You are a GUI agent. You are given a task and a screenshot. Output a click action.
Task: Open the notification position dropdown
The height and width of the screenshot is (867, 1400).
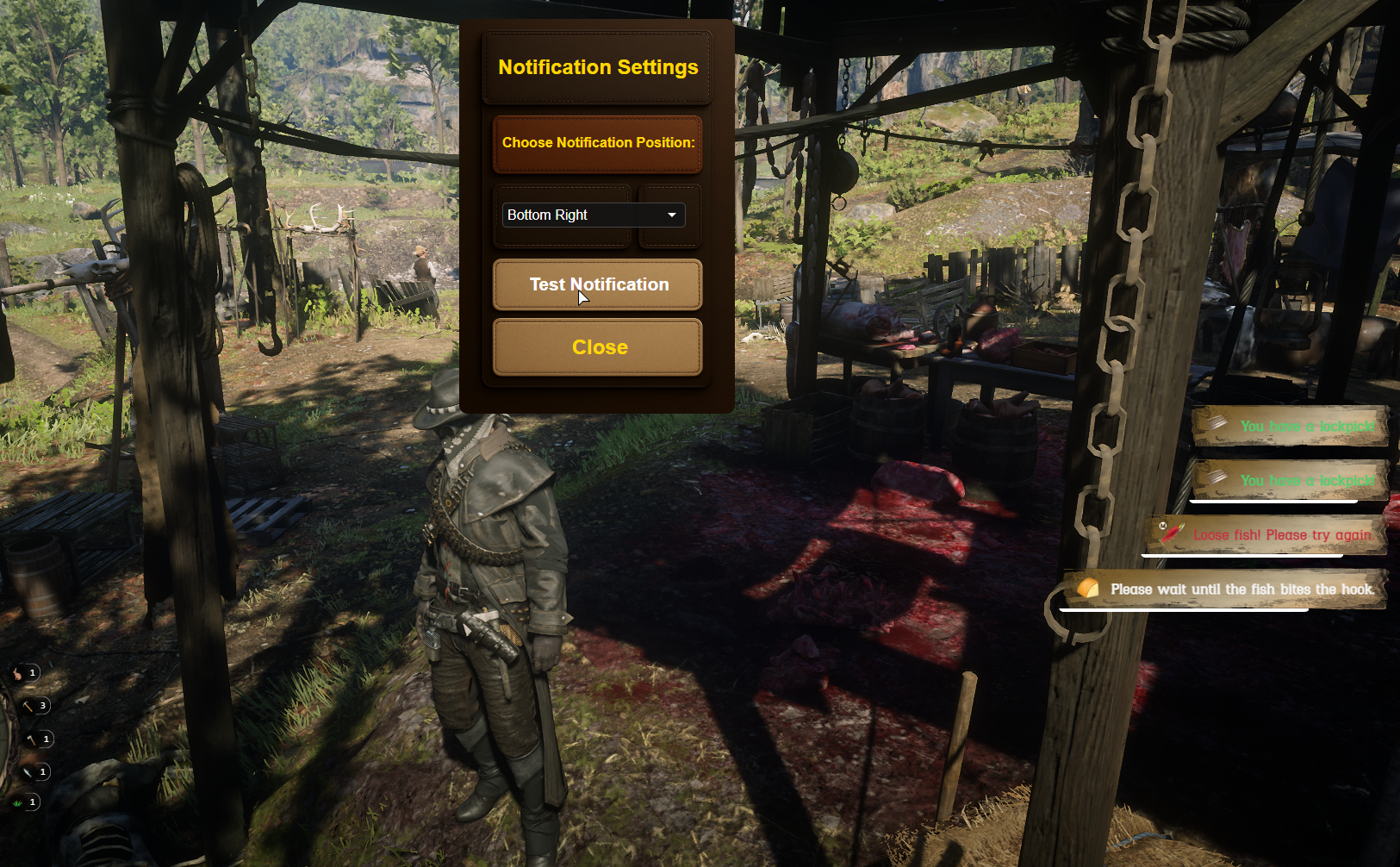pos(594,215)
